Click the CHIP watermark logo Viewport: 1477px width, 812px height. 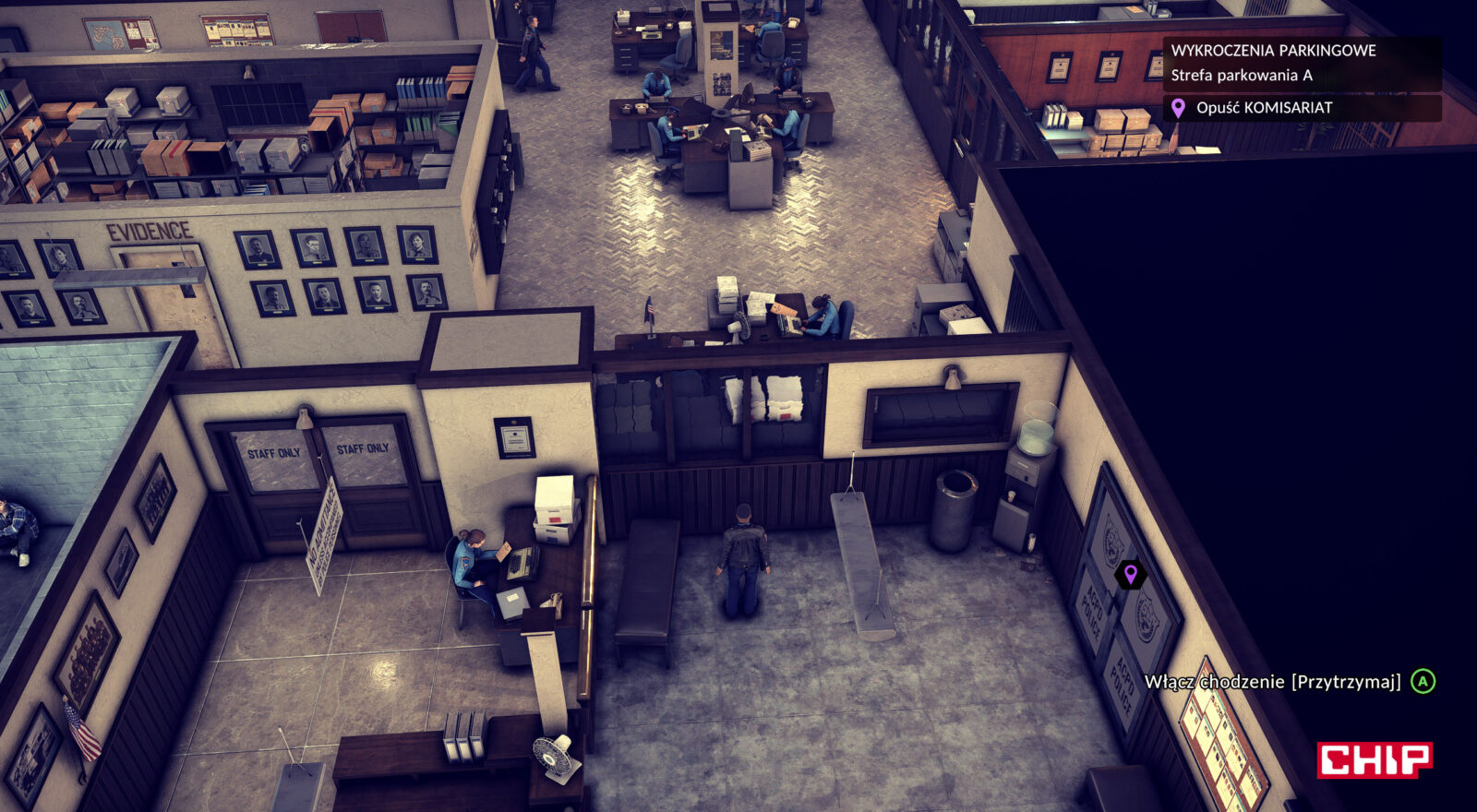click(x=1374, y=759)
